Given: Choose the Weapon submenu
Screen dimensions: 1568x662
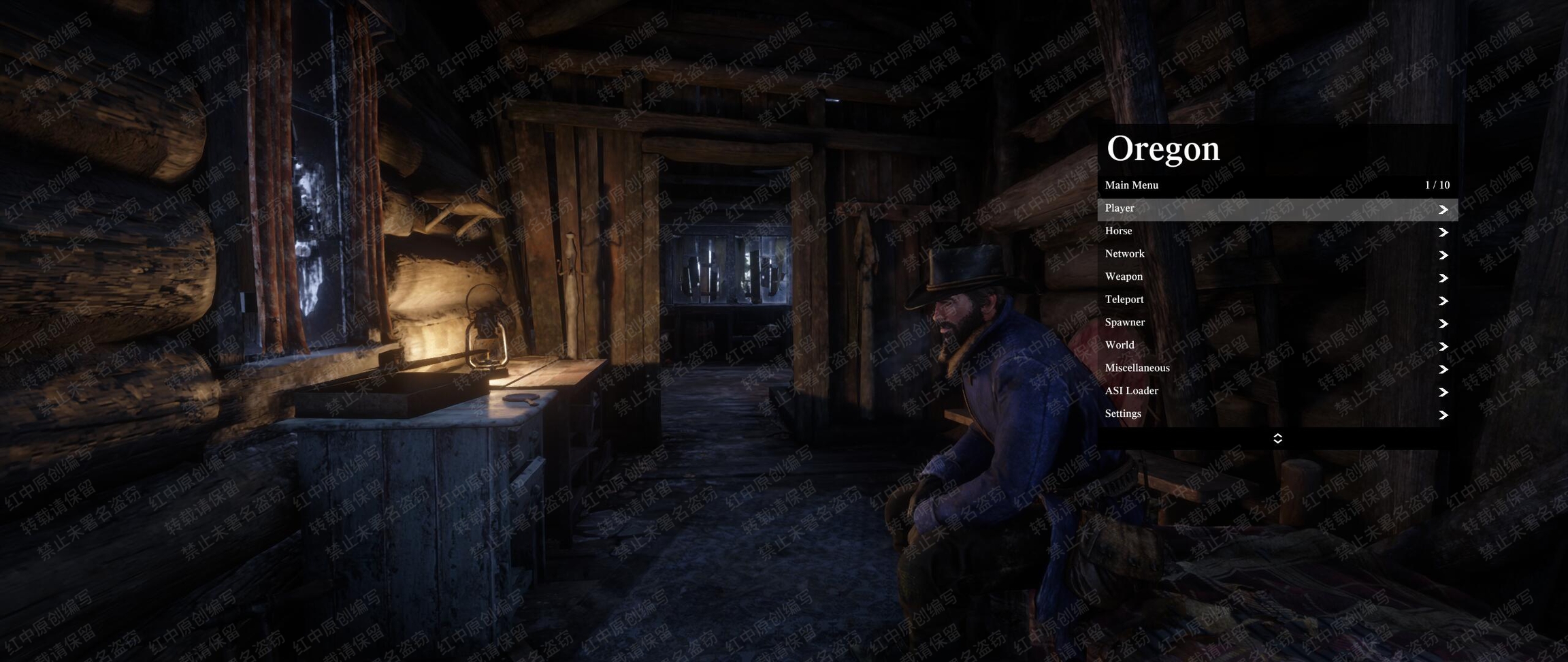Looking at the screenshot, I should click(1277, 277).
